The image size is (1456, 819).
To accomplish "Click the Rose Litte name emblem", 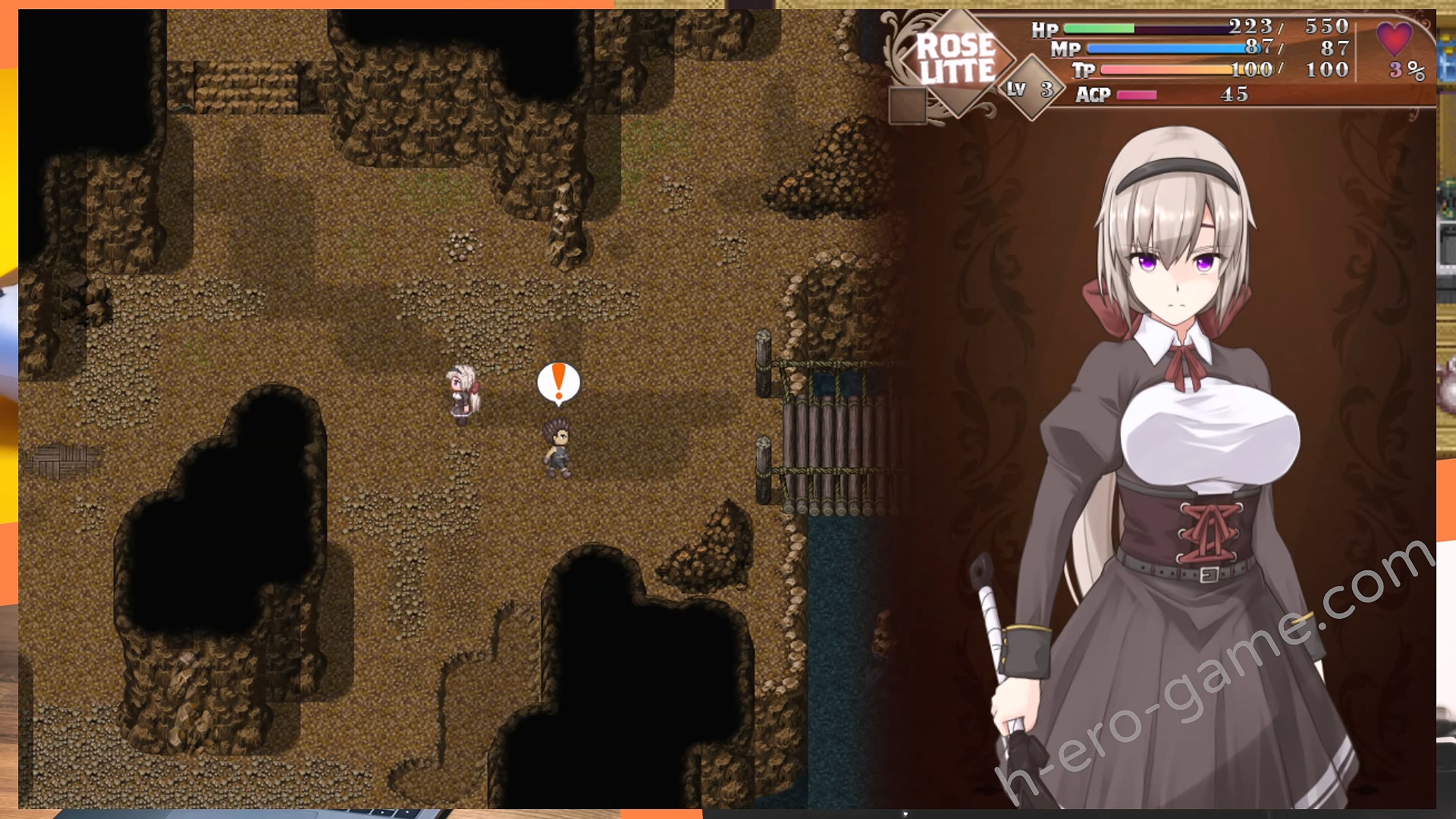I will pos(956,59).
